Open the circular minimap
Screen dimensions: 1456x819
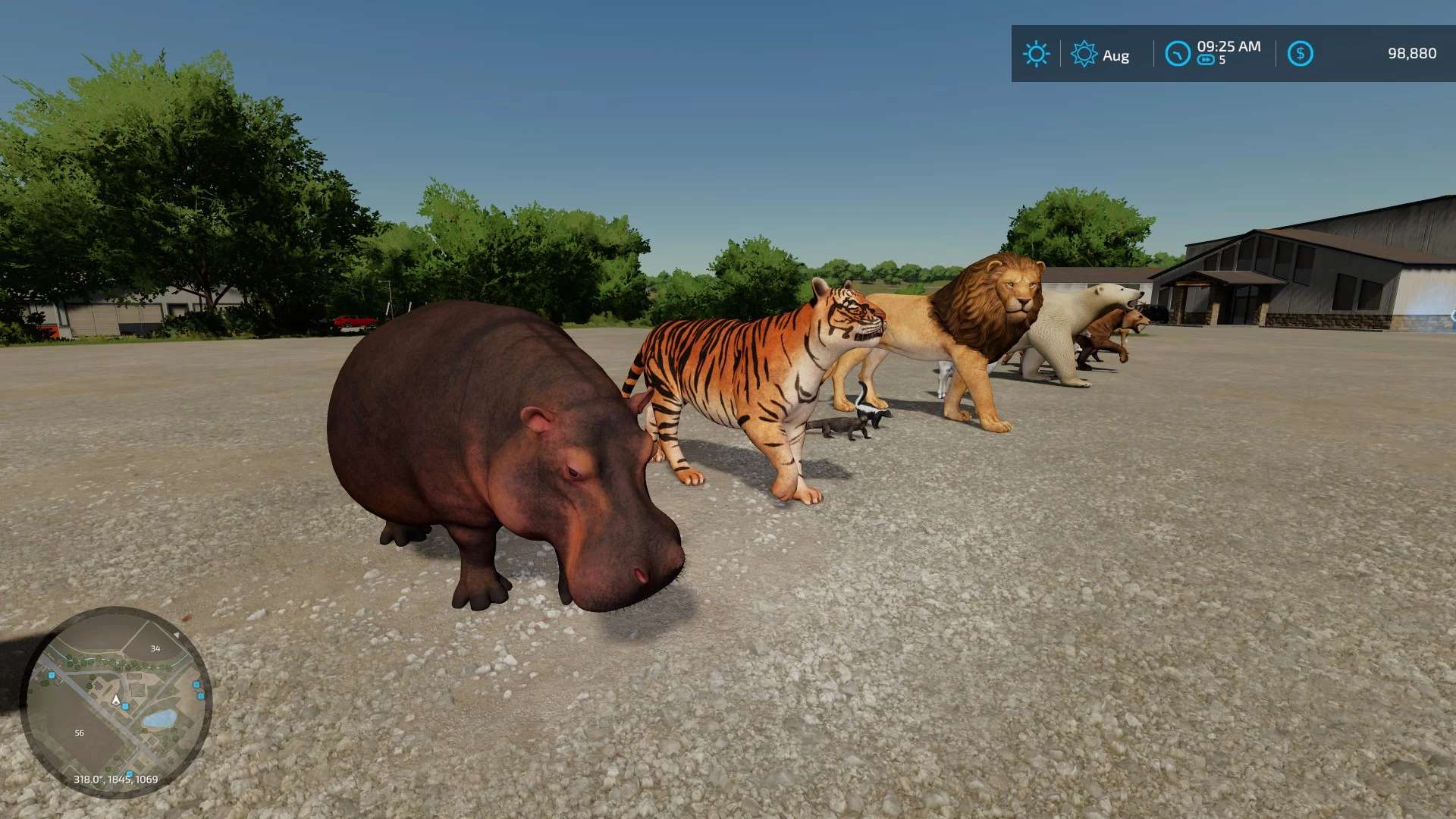pyautogui.click(x=116, y=701)
